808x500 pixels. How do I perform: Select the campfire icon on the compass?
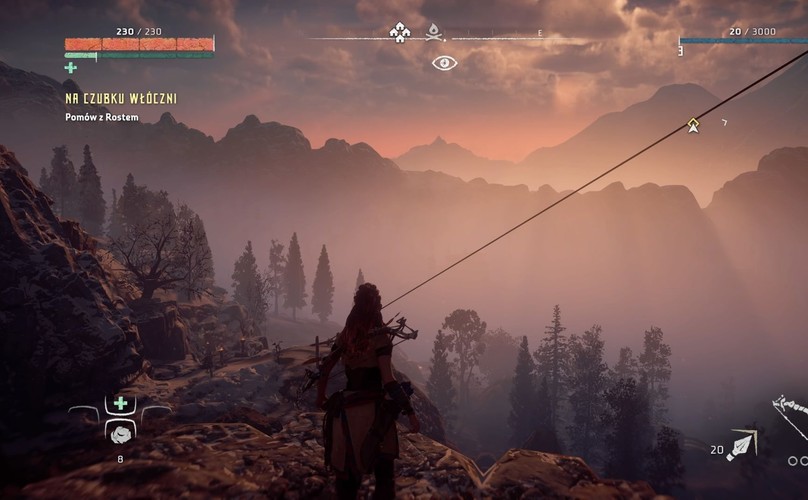pyautogui.click(x=434, y=33)
